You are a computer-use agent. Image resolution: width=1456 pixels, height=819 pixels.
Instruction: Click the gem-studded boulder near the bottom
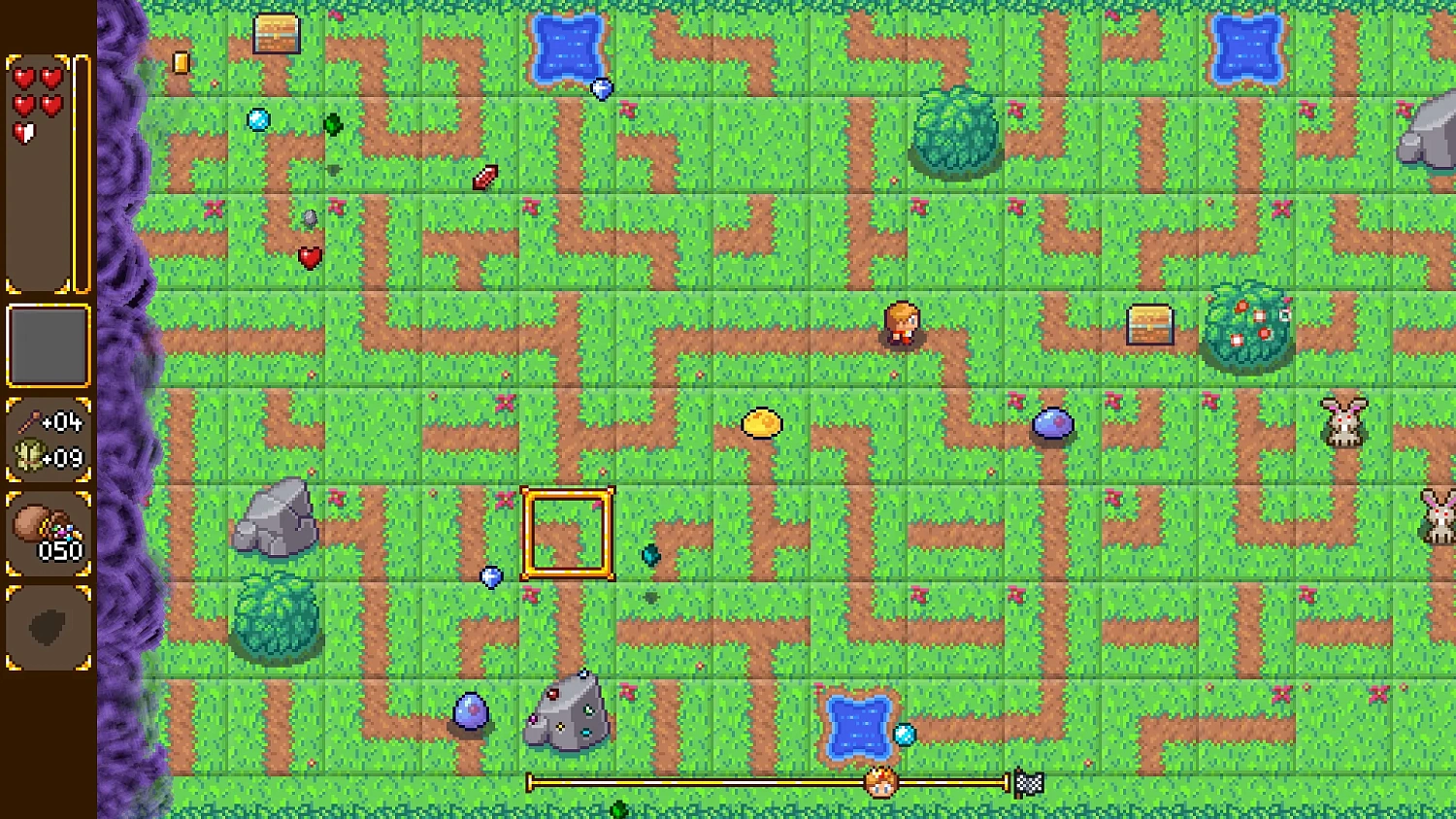click(x=567, y=715)
